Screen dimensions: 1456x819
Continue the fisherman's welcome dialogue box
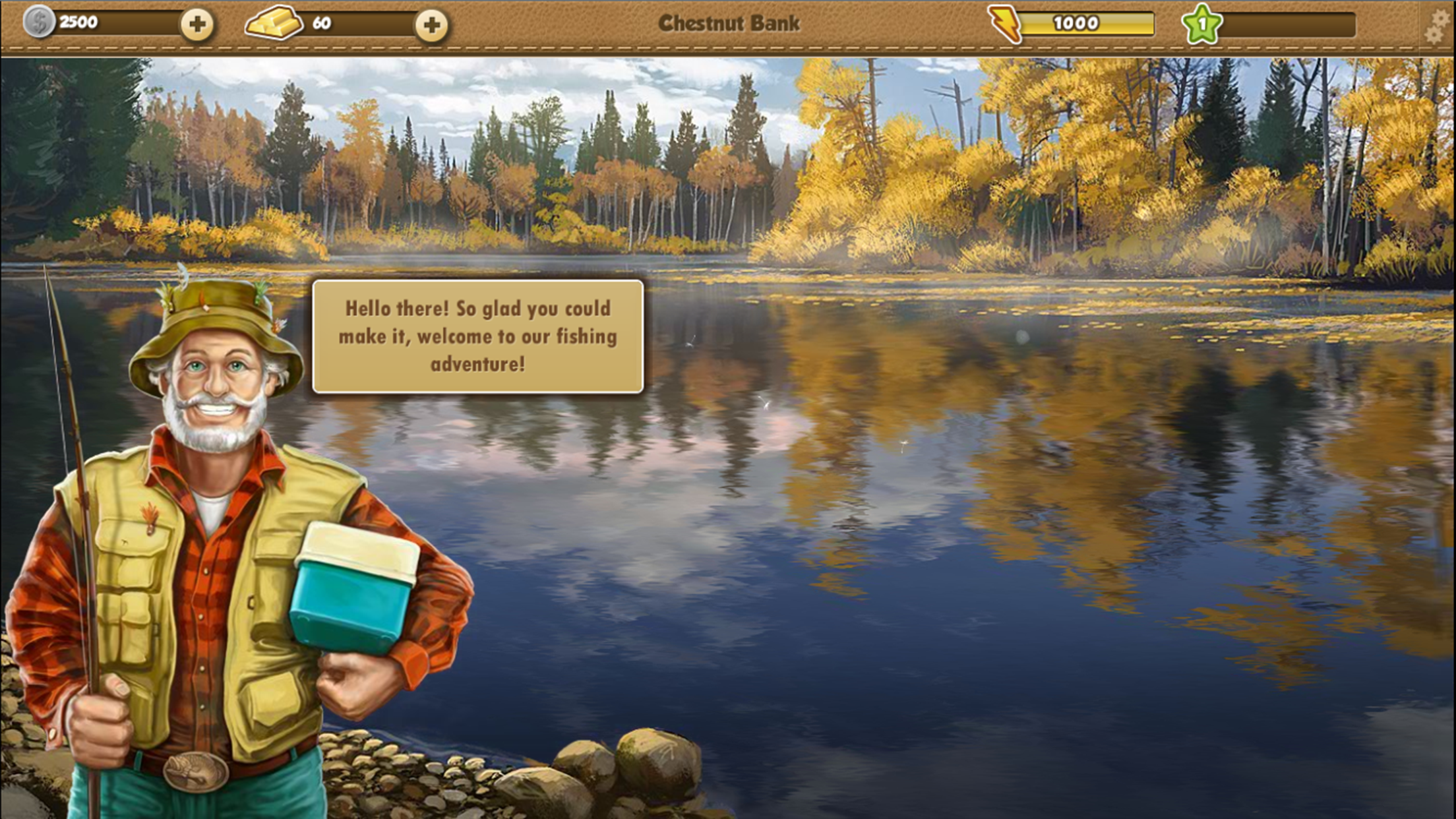477,336
